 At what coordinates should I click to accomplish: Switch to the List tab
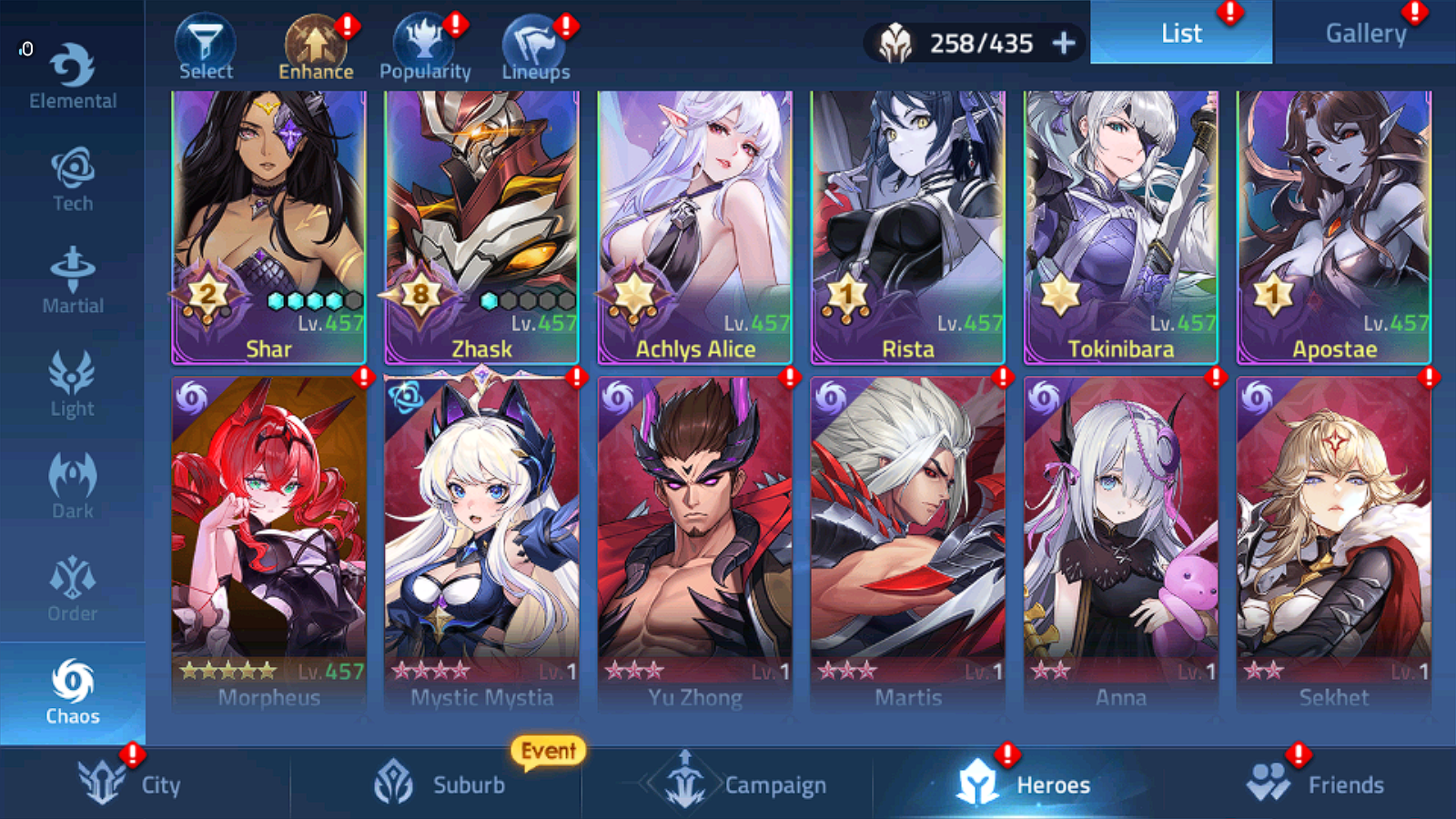point(1181,33)
